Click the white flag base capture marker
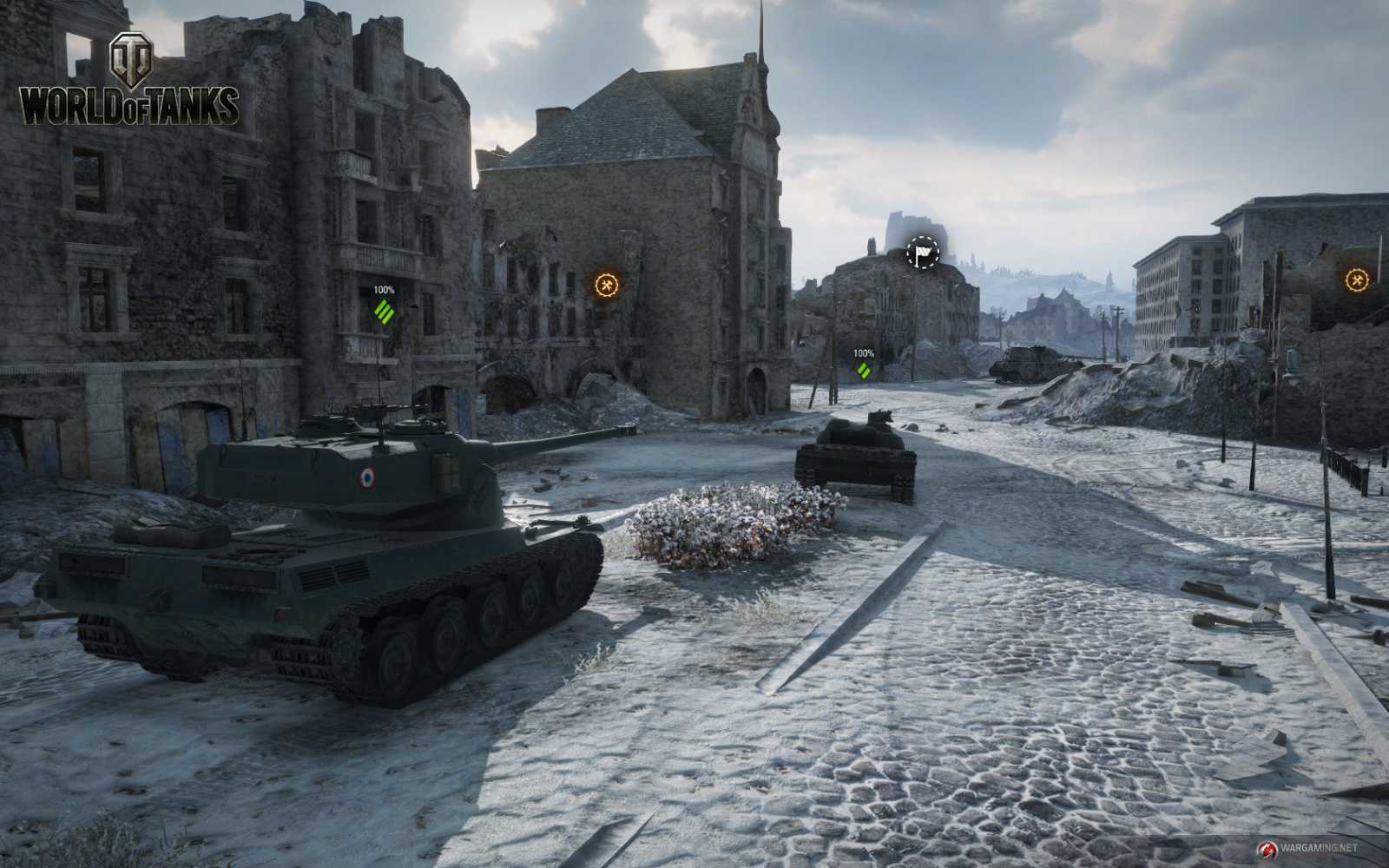The width and height of the screenshot is (1389, 868). point(924,253)
